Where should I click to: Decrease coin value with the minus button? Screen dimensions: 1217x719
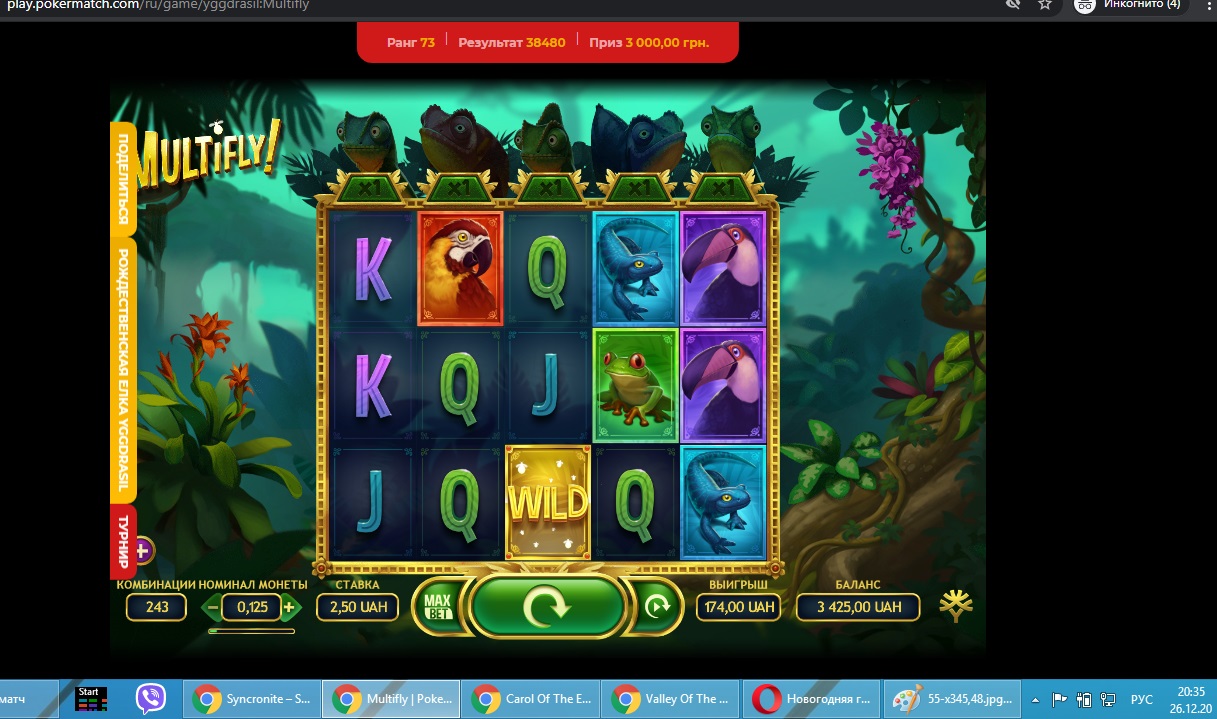coord(213,607)
